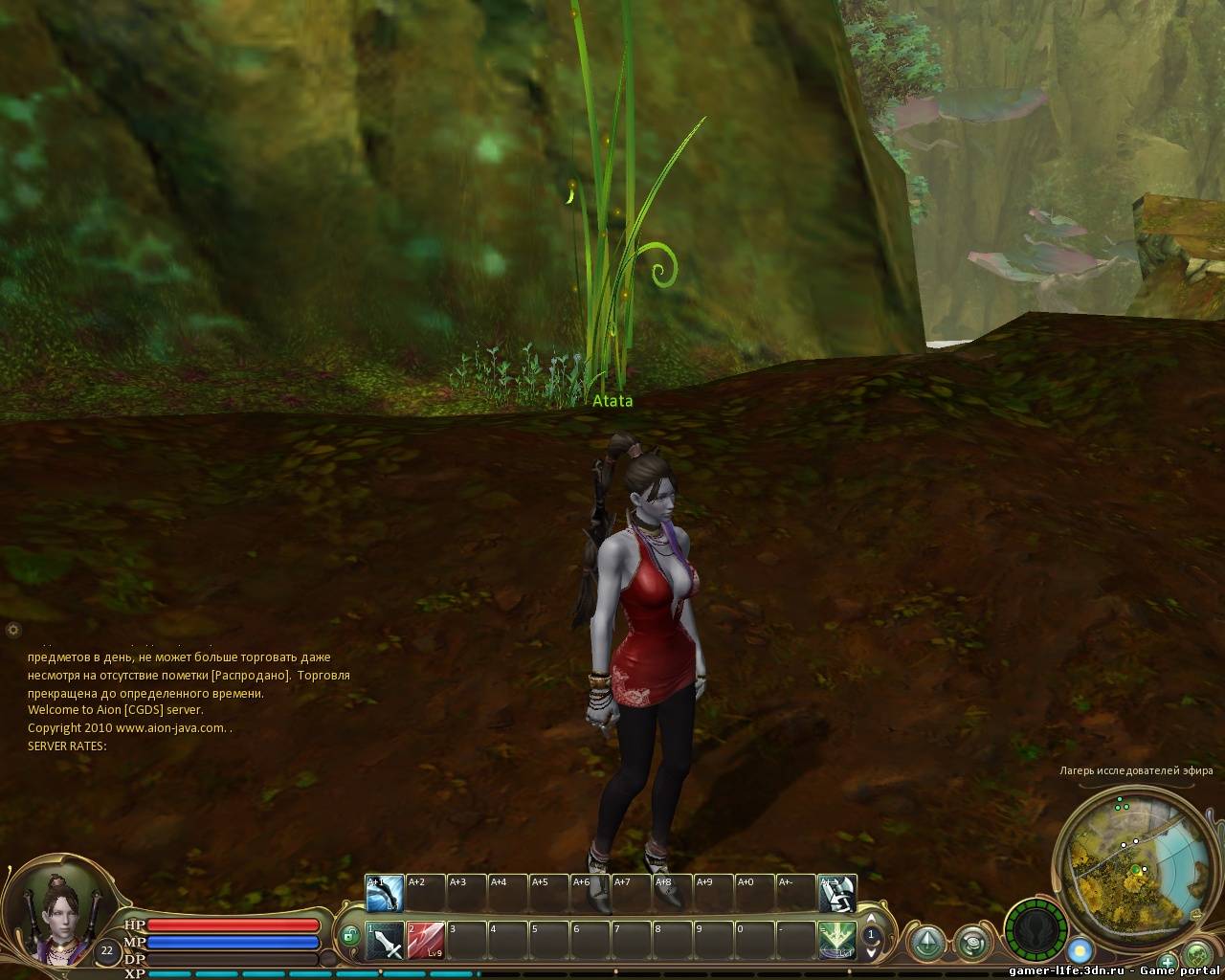Viewport: 1225px width, 980px height.
Task: Use the blue leap skill in slot A+1
Action: point(384,894)
